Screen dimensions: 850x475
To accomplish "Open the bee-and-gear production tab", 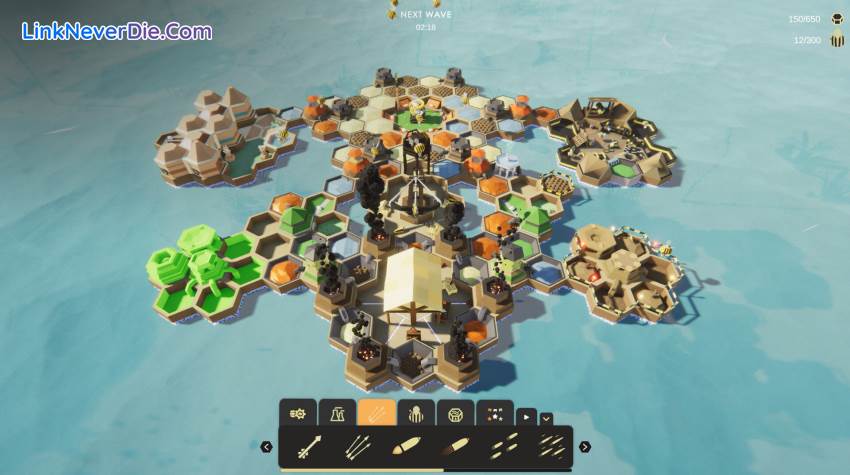I will click(297, 413).
